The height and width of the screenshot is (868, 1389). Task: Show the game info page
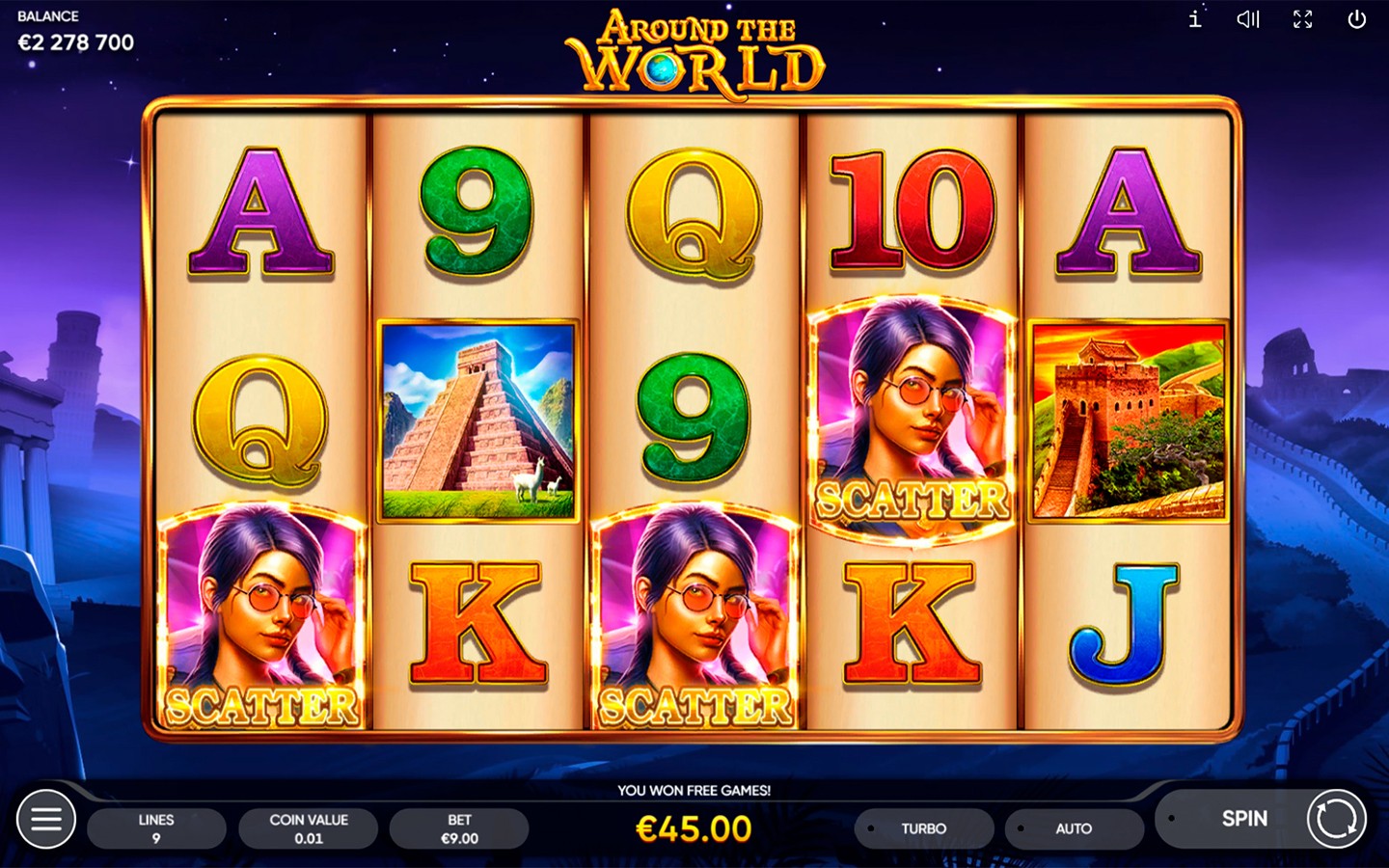(x=1195, y=19)
